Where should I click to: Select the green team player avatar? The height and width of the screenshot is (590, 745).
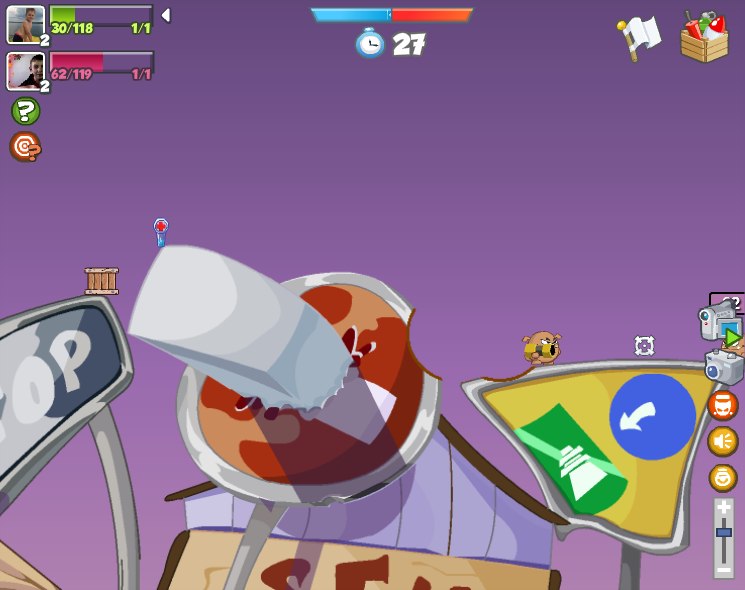tap(25, 24)
